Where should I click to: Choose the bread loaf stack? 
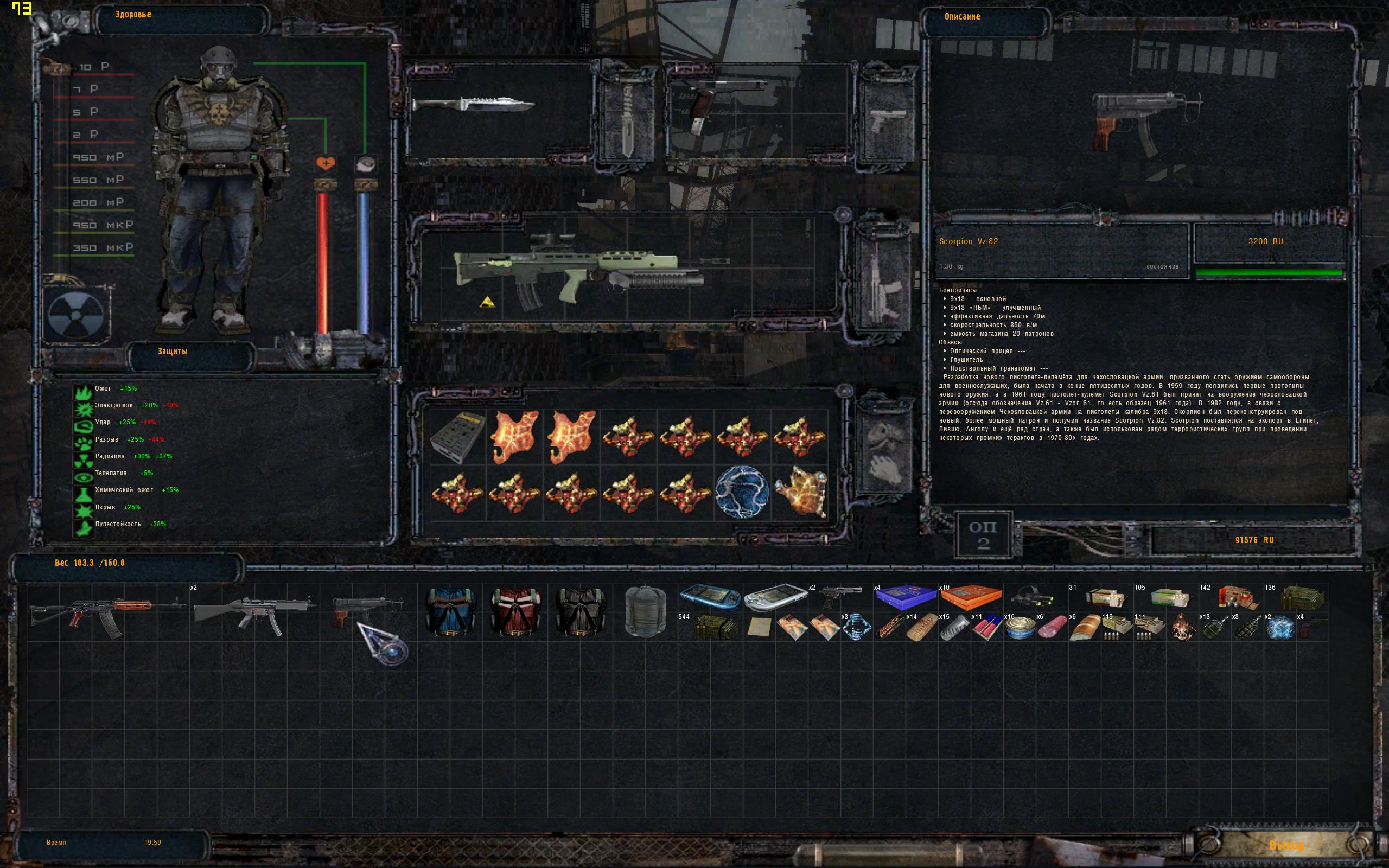[1084, 628]
